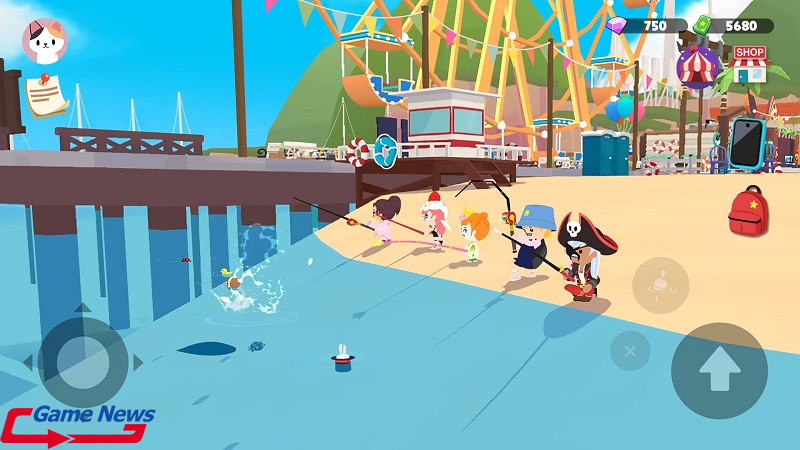The width and height of the screenshot is (800, 450).
Task: Open the pinned note task list
Action: (x=45, y=95)
